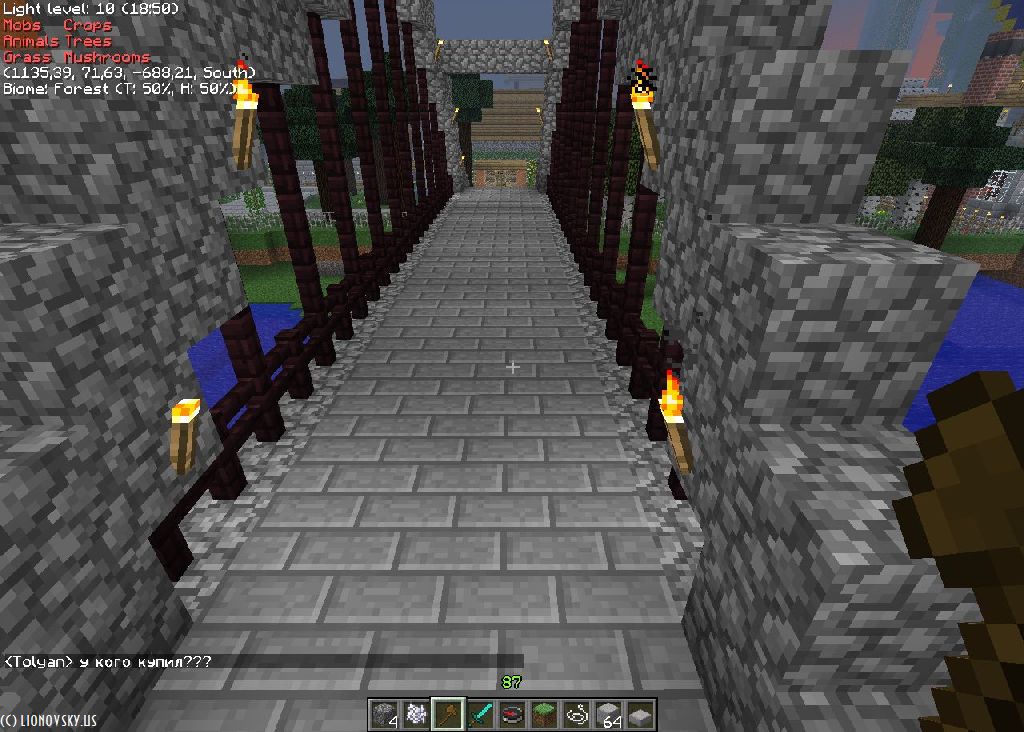Select the single stone slab slot
The height and width of the screenshot is (732, 1024).
(640, 715)
